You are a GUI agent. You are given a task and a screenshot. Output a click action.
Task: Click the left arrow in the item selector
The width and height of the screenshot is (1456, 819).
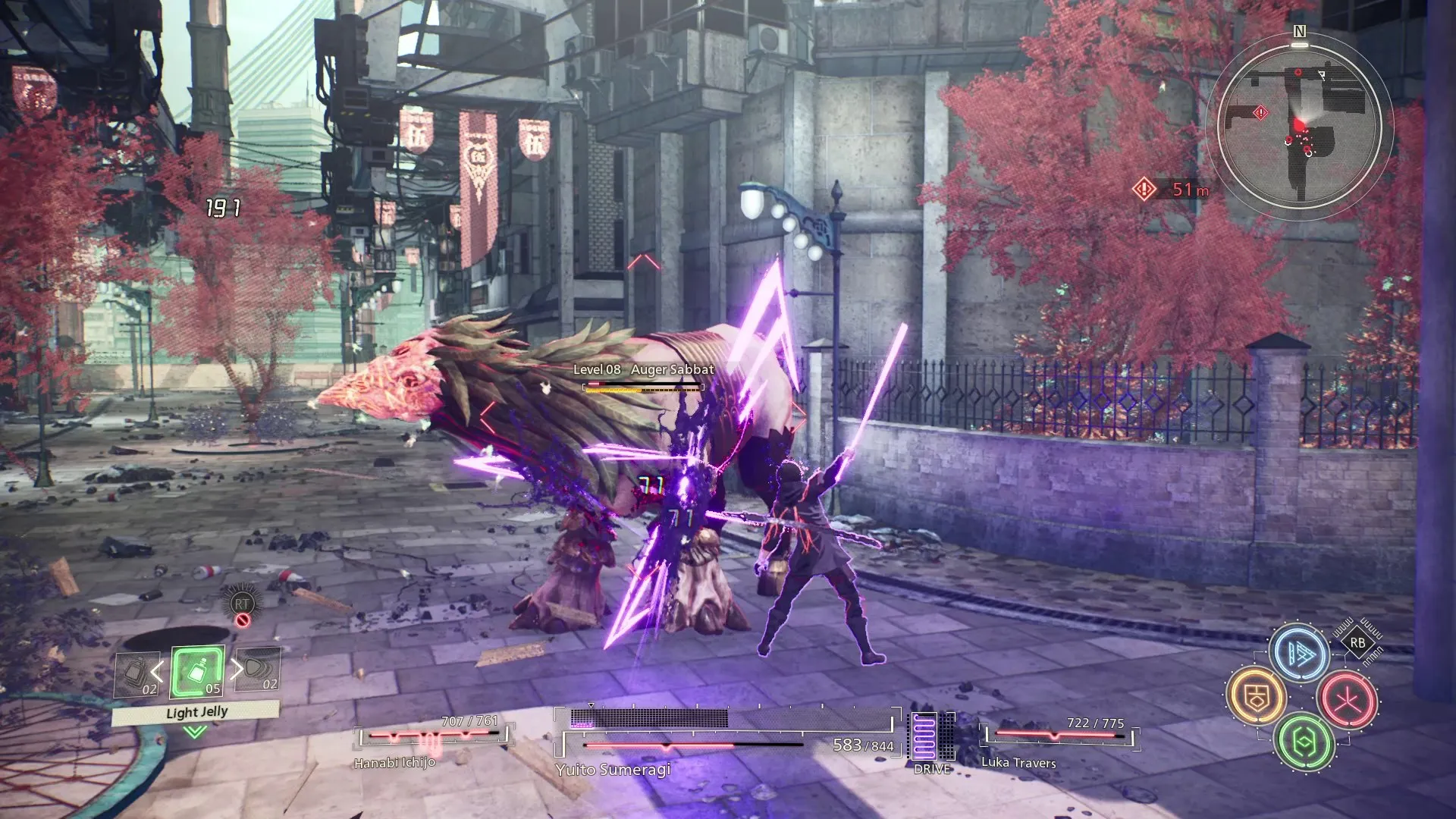(157, 670)
